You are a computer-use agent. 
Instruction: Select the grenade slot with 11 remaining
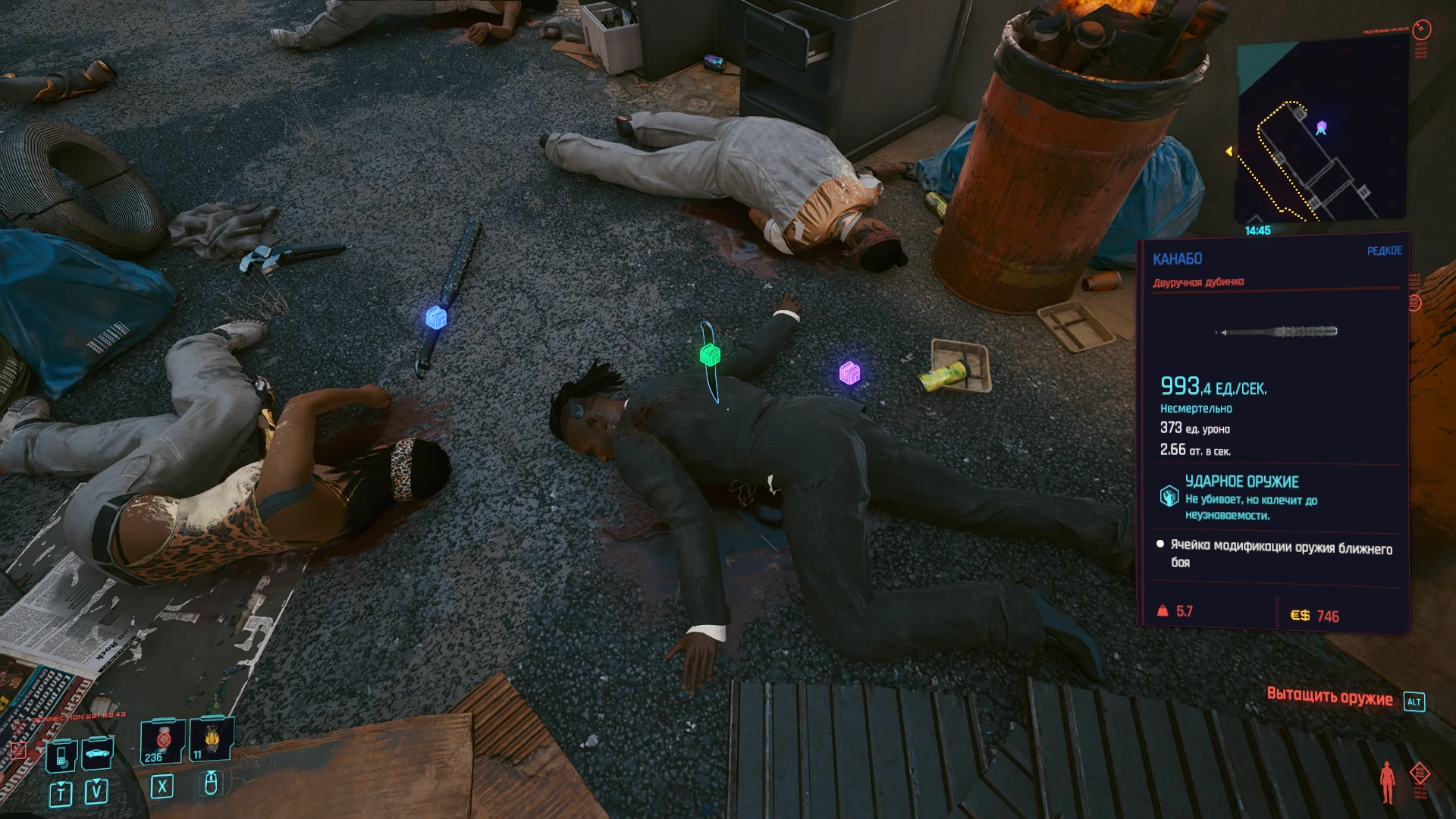(x=211, y=737)
